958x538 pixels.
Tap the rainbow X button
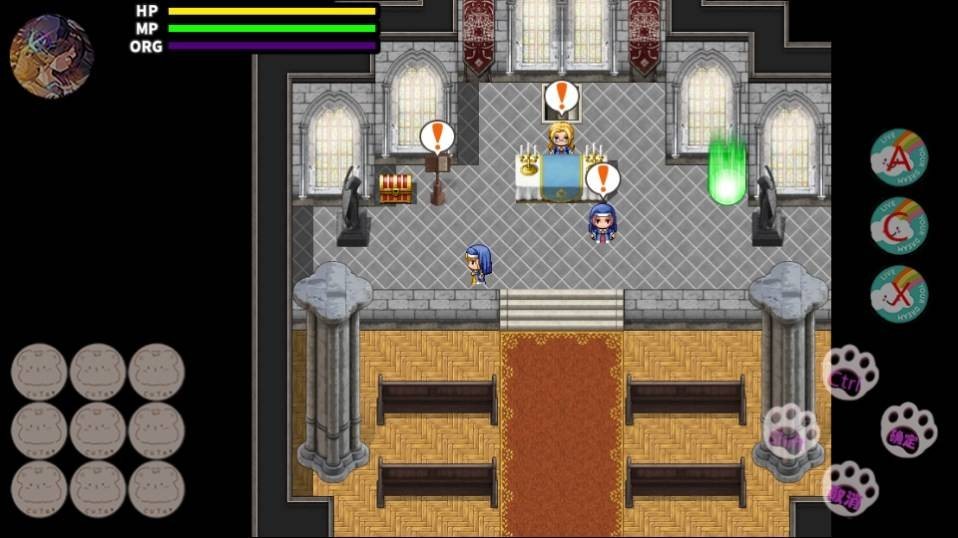click(x=898, y=294)
